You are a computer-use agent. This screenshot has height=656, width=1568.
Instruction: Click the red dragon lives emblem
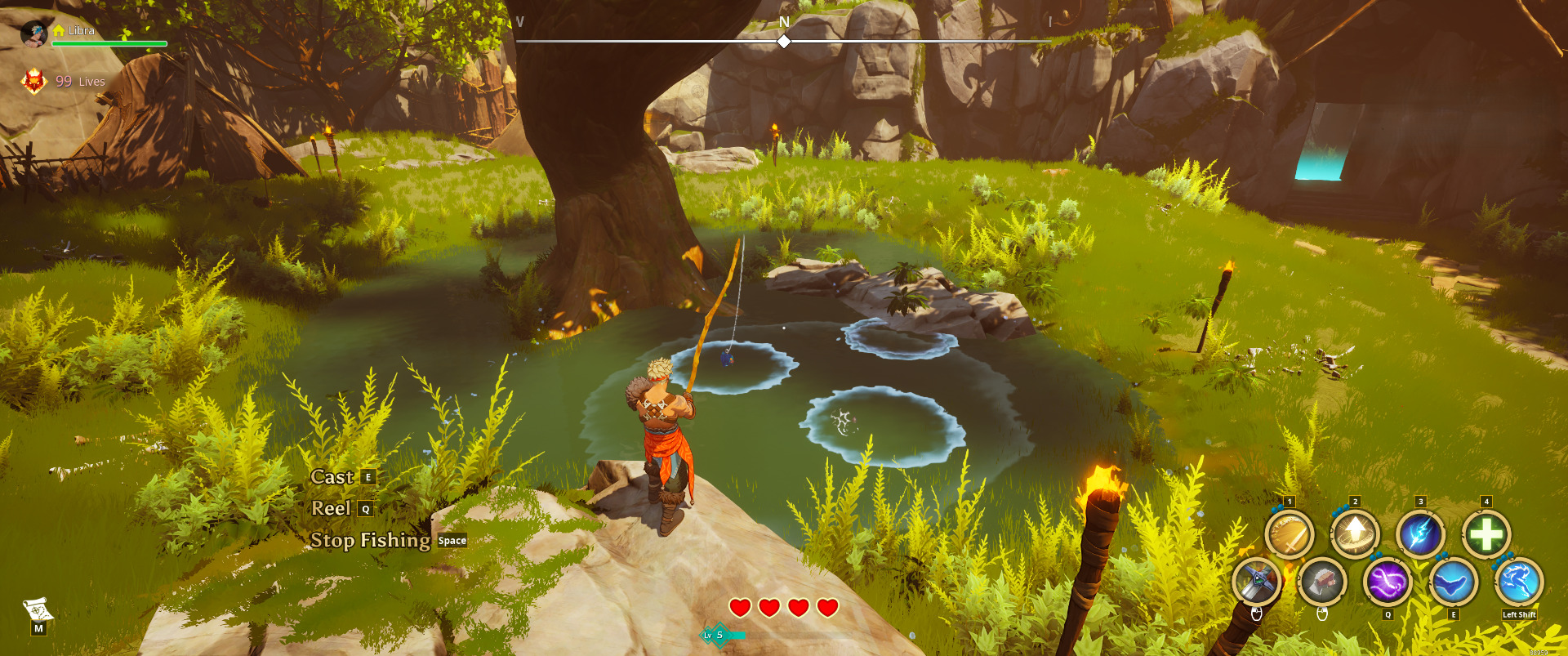point(34,81)
